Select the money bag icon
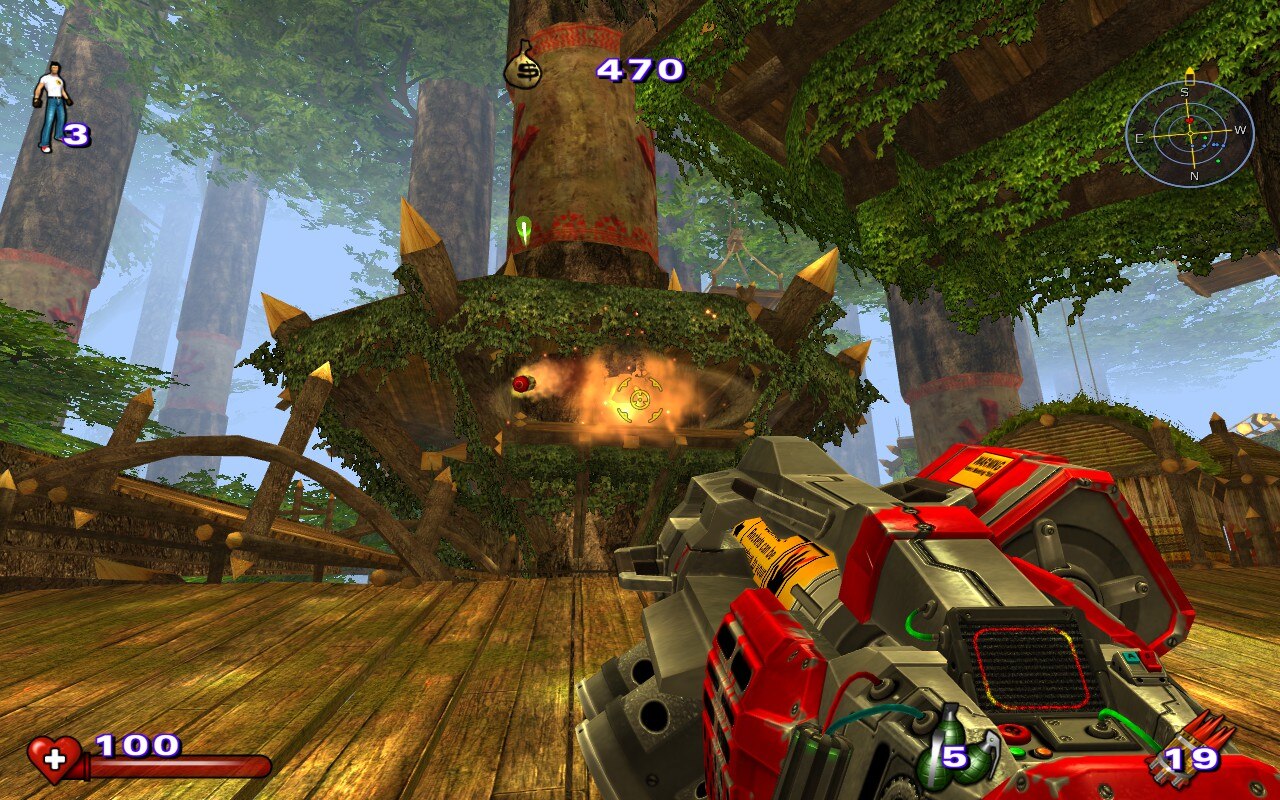 point(522,66)
